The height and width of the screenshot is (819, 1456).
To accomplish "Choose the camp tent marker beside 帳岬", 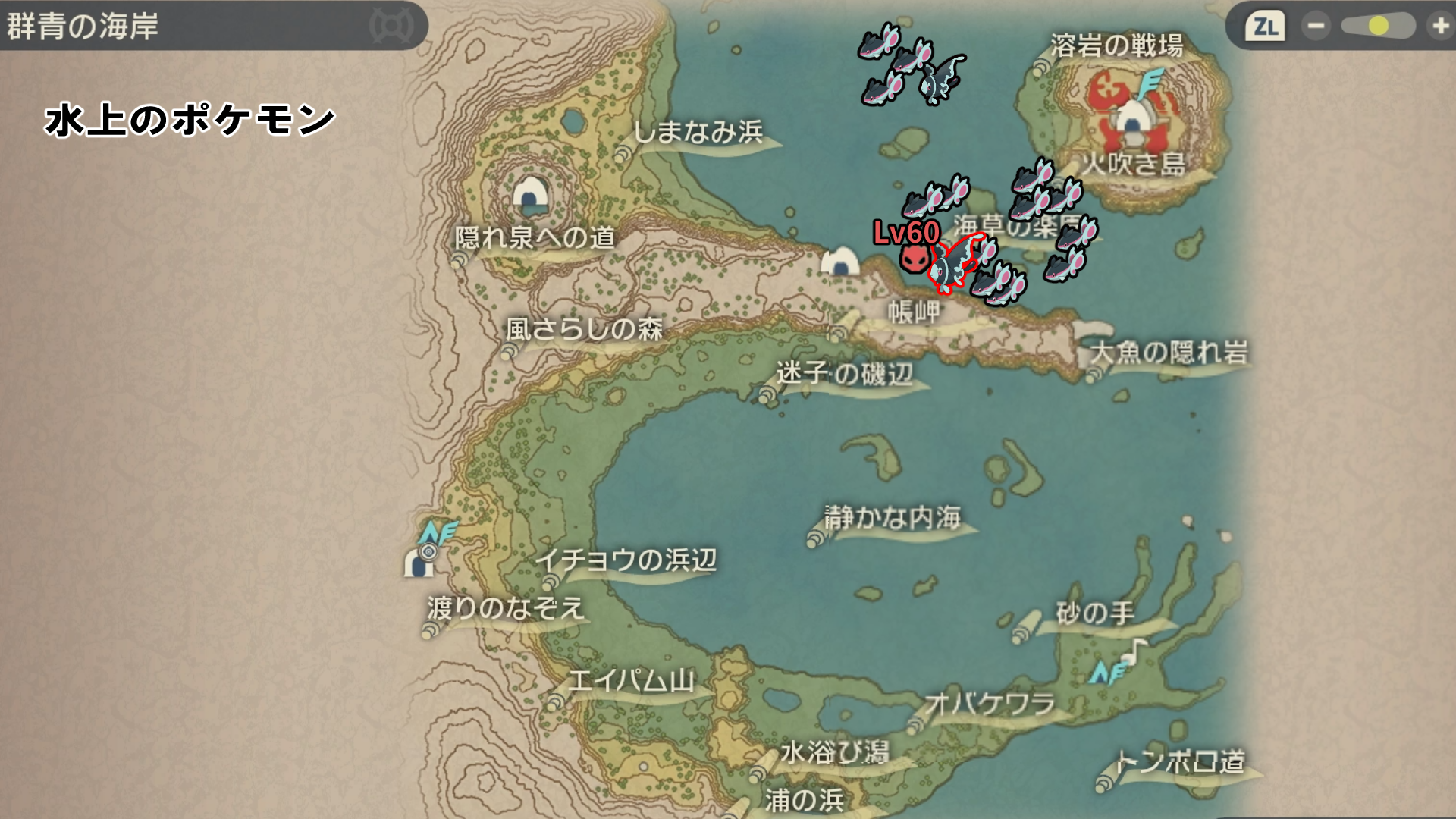I will [x=840, y=262].
